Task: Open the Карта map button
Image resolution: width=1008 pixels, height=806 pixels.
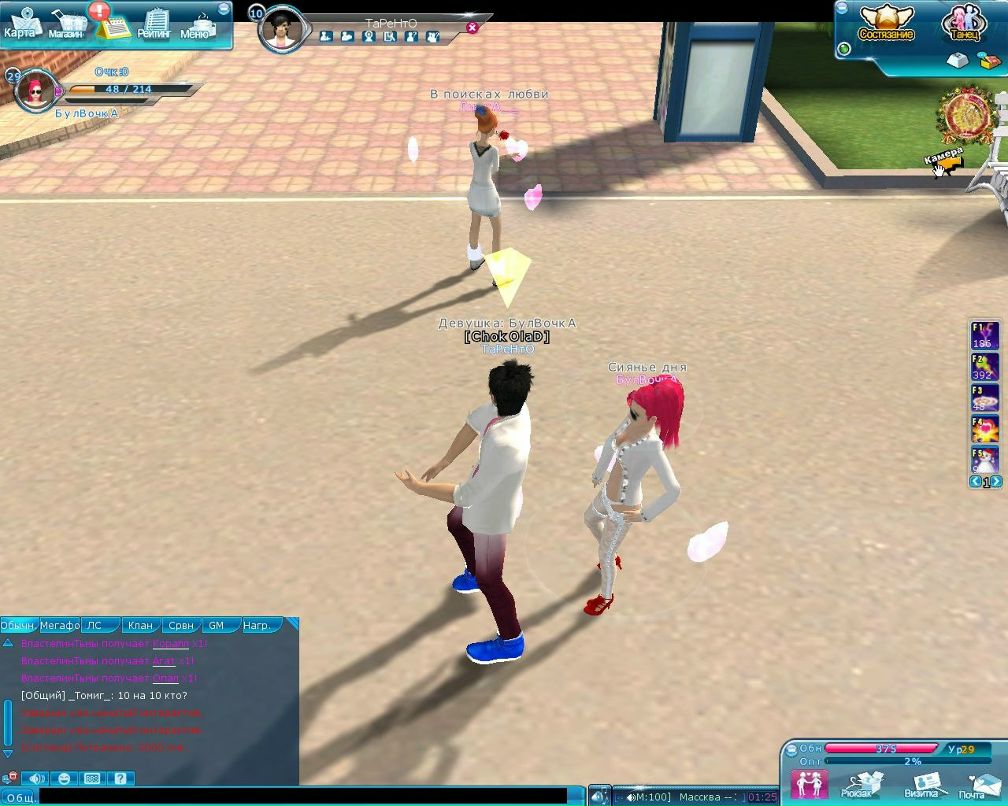Action: pos(20,22)
